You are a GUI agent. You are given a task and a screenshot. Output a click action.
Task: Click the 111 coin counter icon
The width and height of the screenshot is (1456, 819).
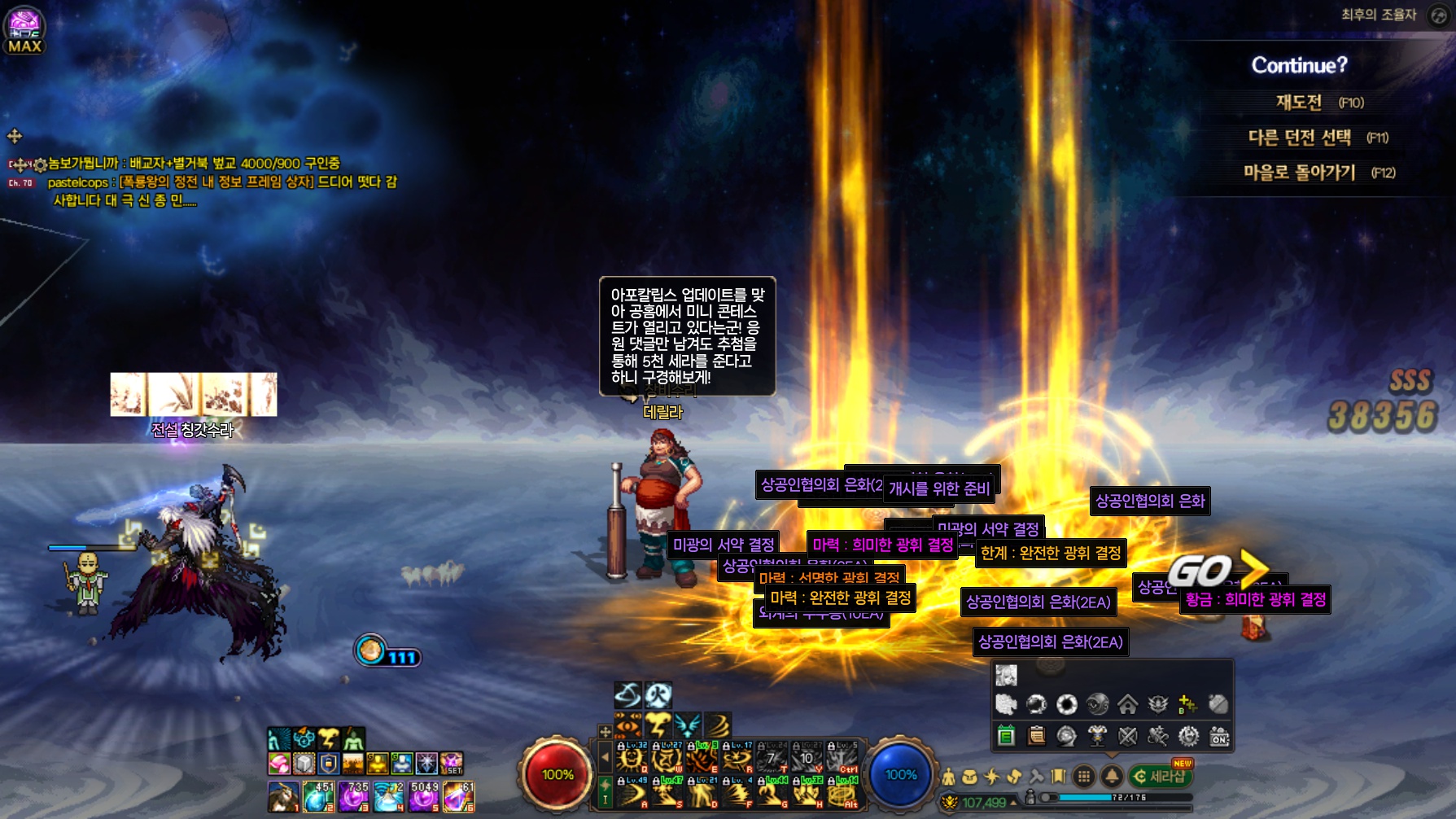[x=371, y=650]
